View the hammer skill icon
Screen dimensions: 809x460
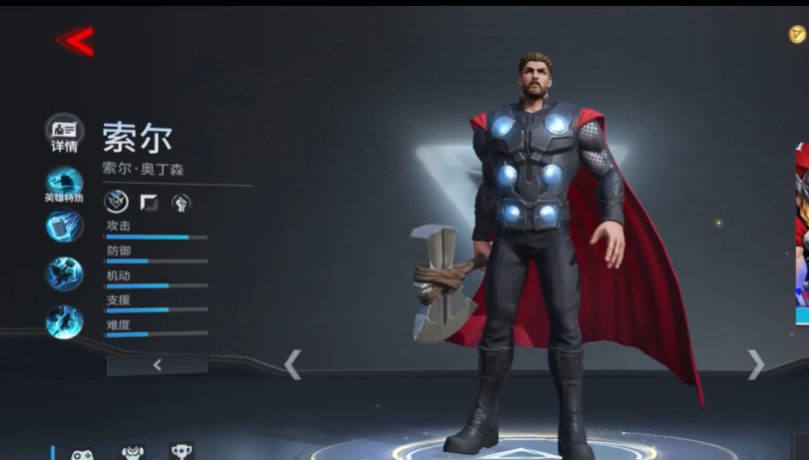pos(65,227)
